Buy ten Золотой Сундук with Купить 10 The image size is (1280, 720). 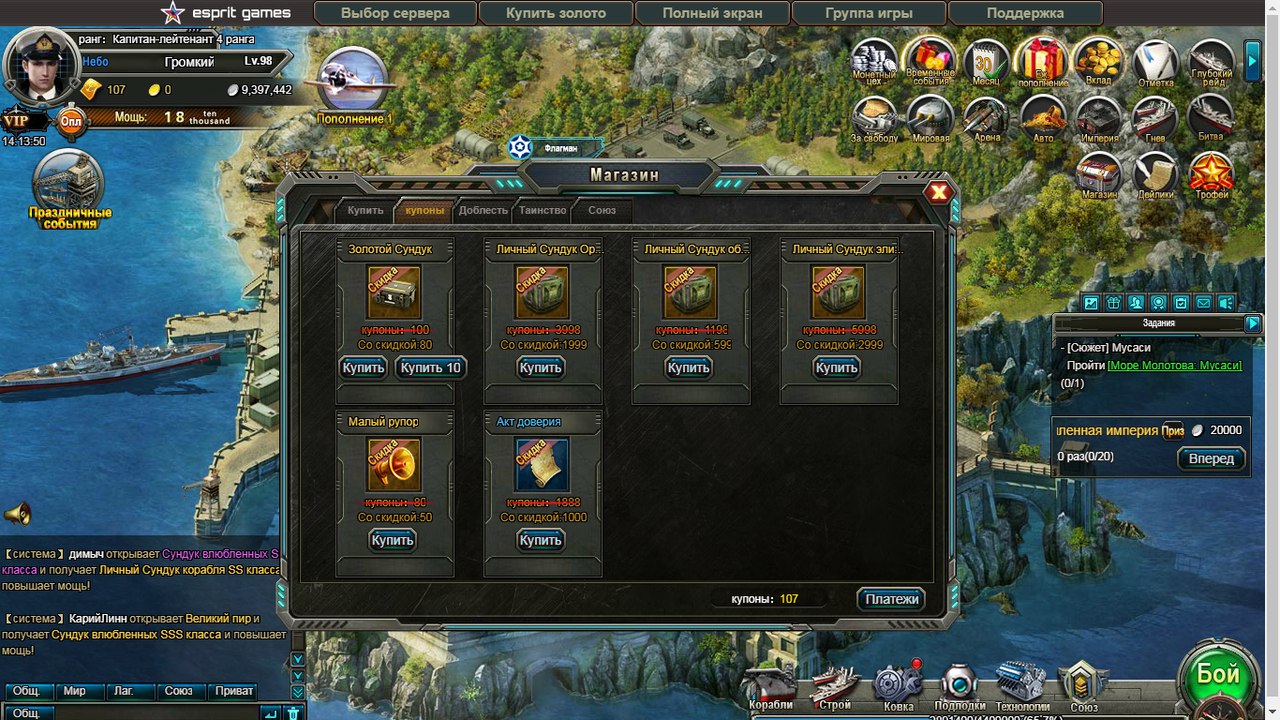430,368
